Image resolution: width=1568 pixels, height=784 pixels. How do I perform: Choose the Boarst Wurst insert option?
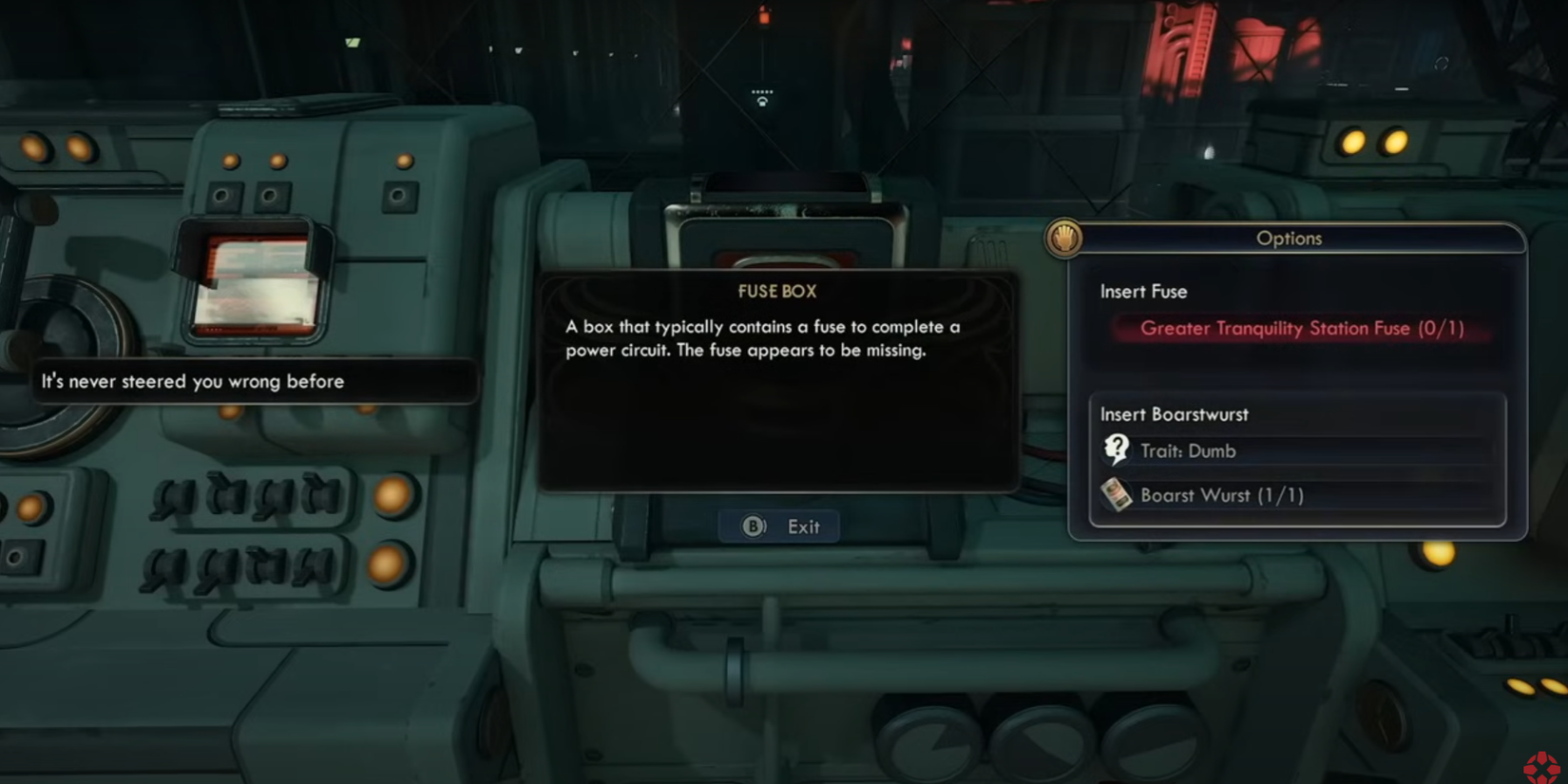coord(1221,495)
